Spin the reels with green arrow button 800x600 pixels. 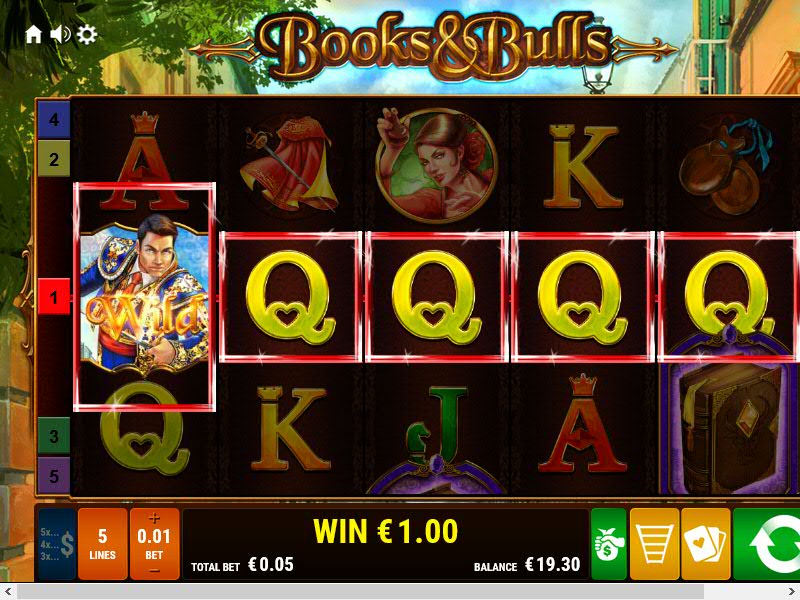768,544
